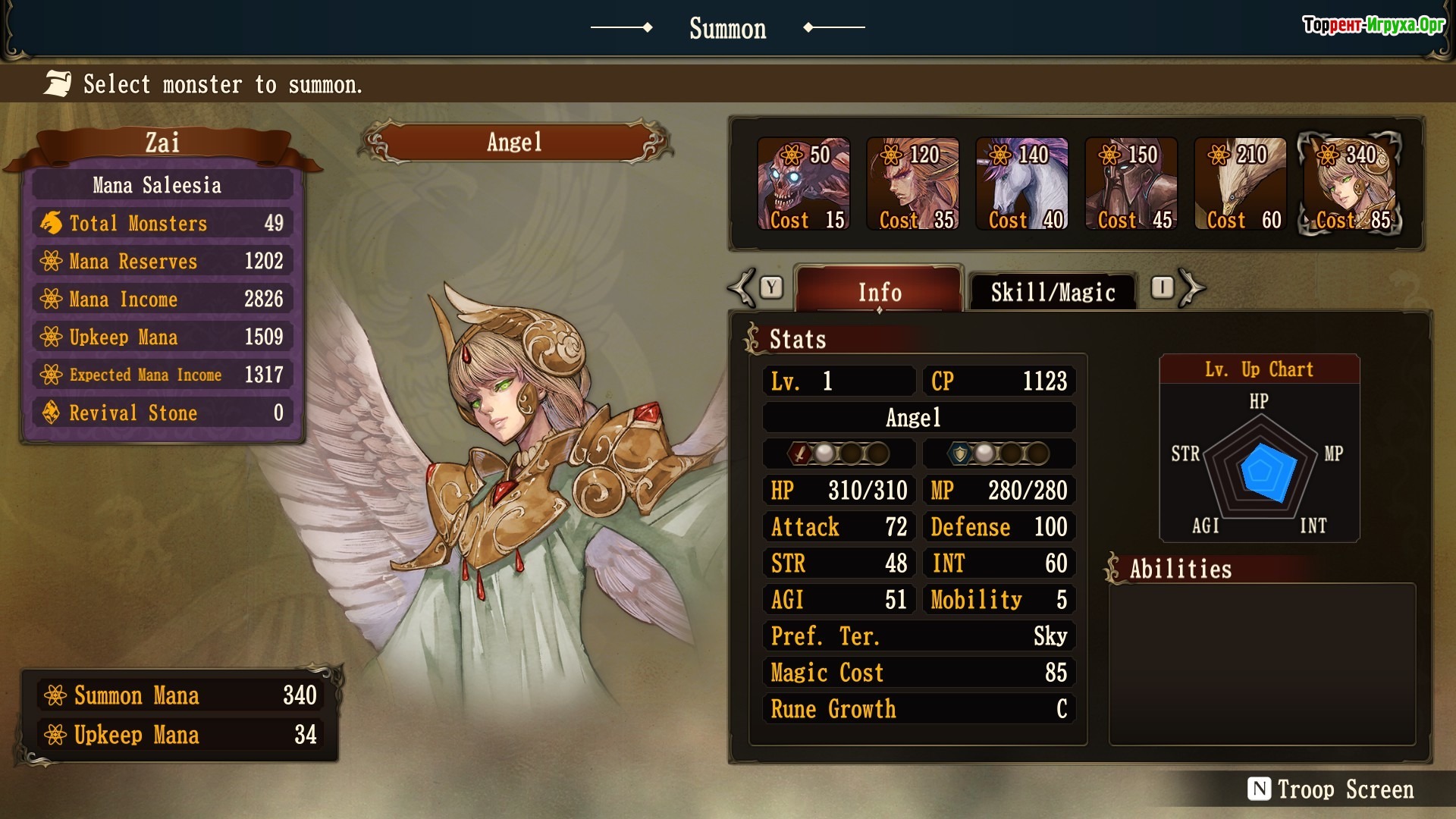Select the skull monster costing 50 mana

pos(804,184)
